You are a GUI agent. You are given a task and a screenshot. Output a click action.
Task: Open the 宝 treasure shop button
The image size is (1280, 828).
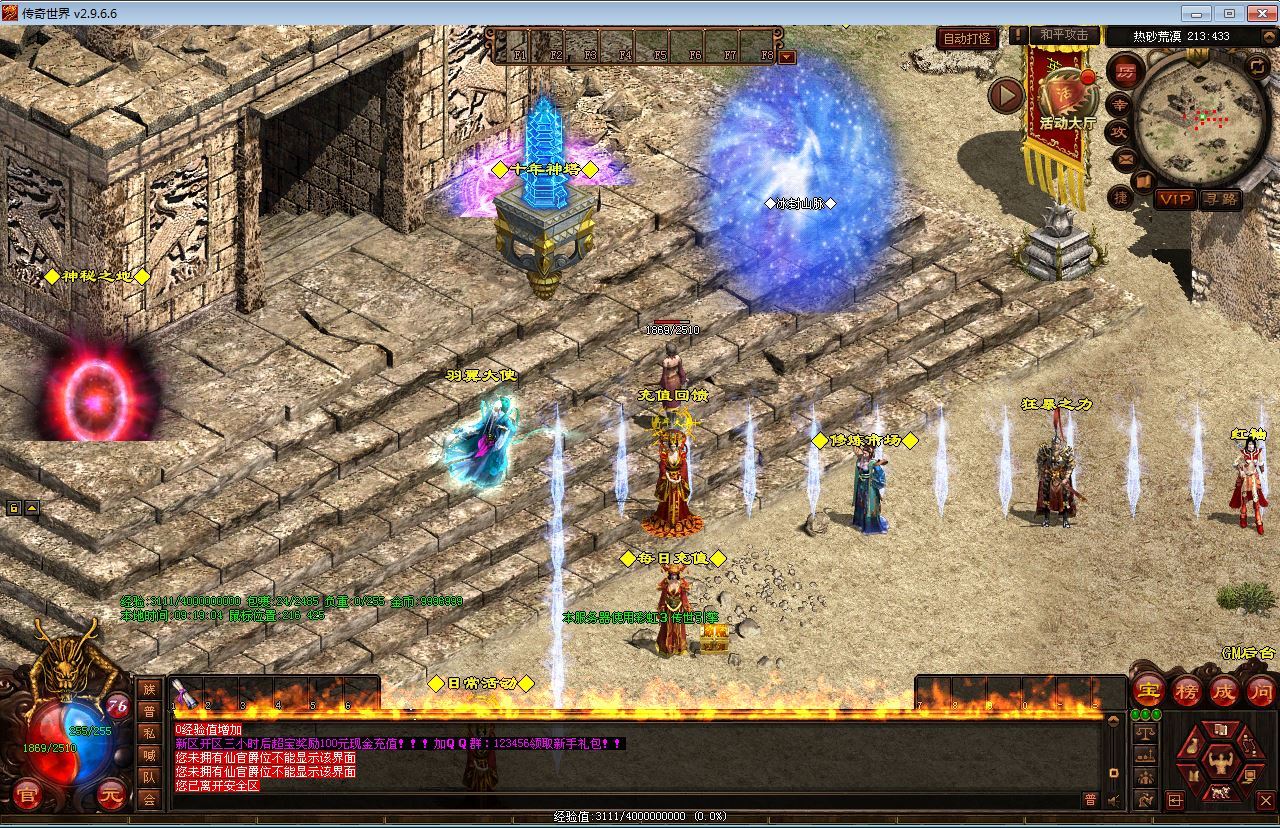point(1150,690)
